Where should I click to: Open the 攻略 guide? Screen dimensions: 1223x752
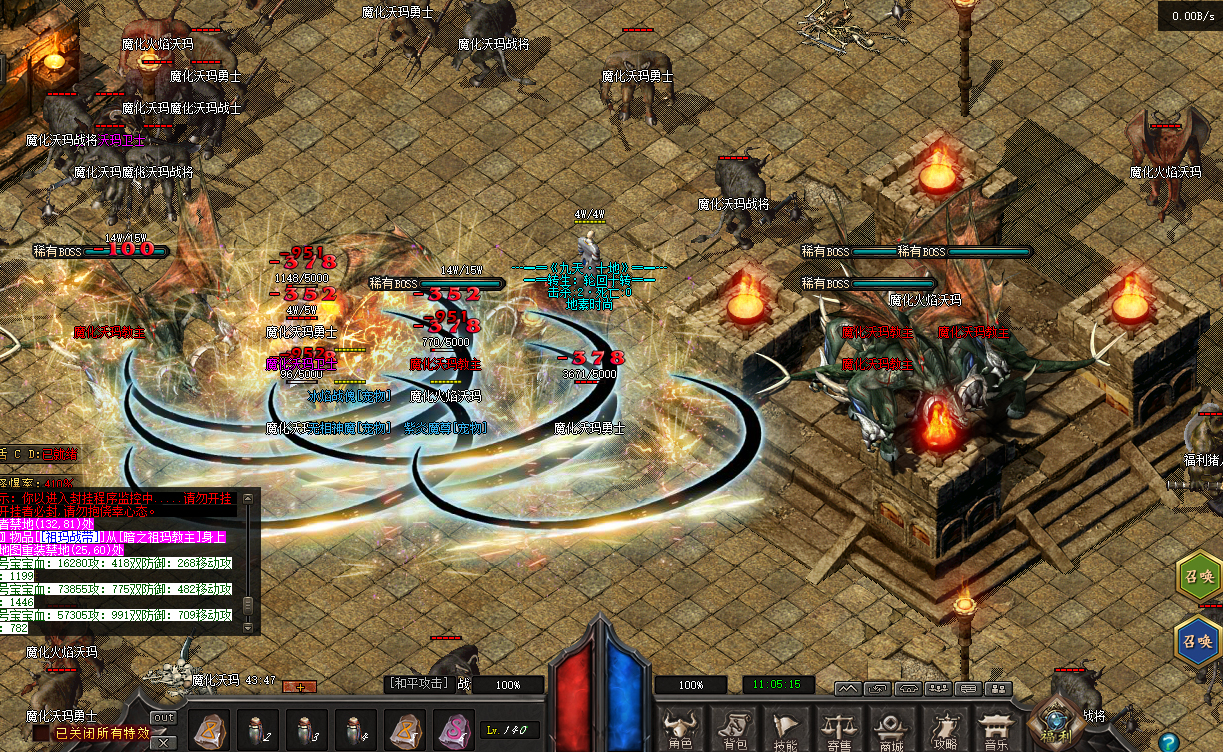coord(943,728)
